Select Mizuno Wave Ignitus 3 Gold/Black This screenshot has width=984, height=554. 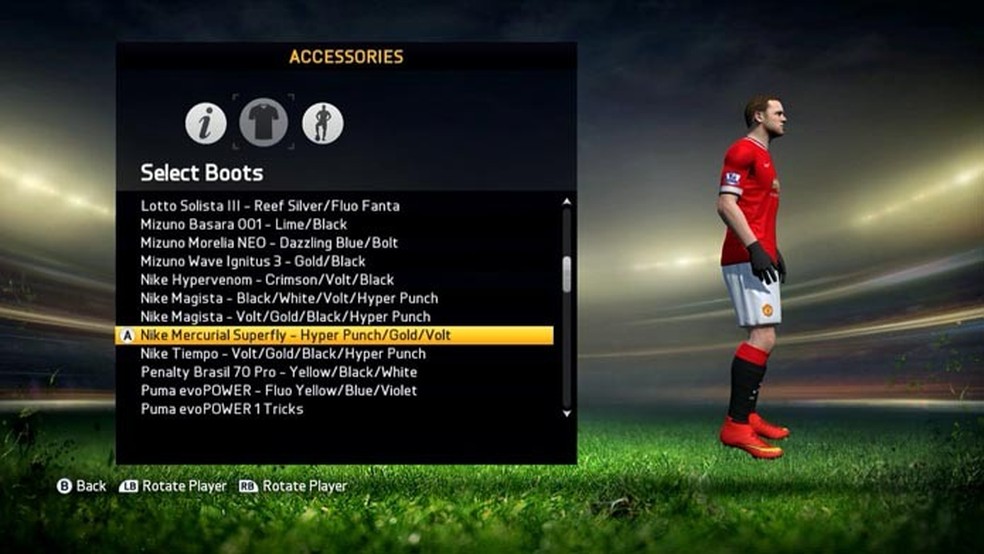[252, 261]
